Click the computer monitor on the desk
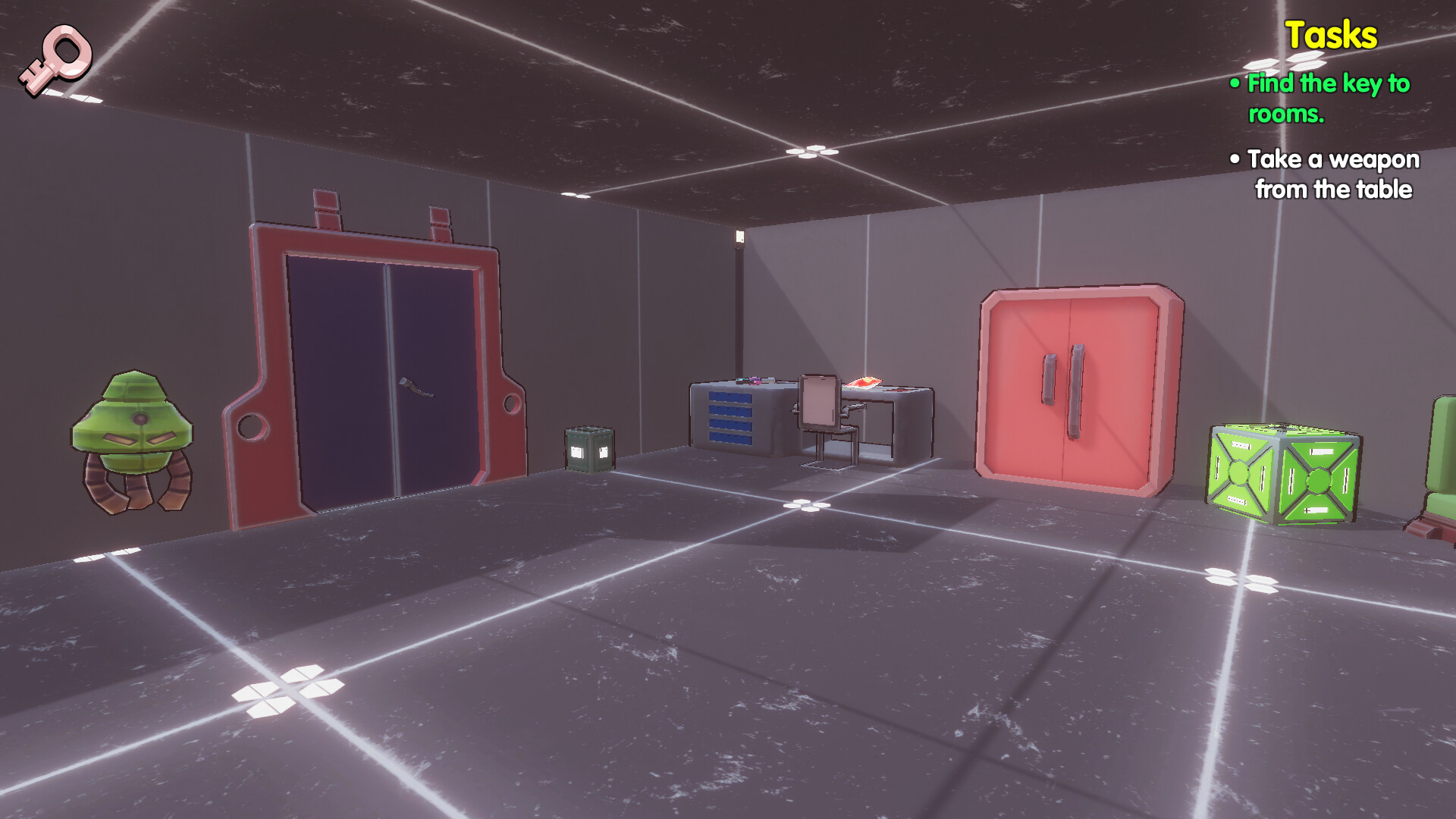Screen dimensions: 1456x819 (x=819, y=400)
